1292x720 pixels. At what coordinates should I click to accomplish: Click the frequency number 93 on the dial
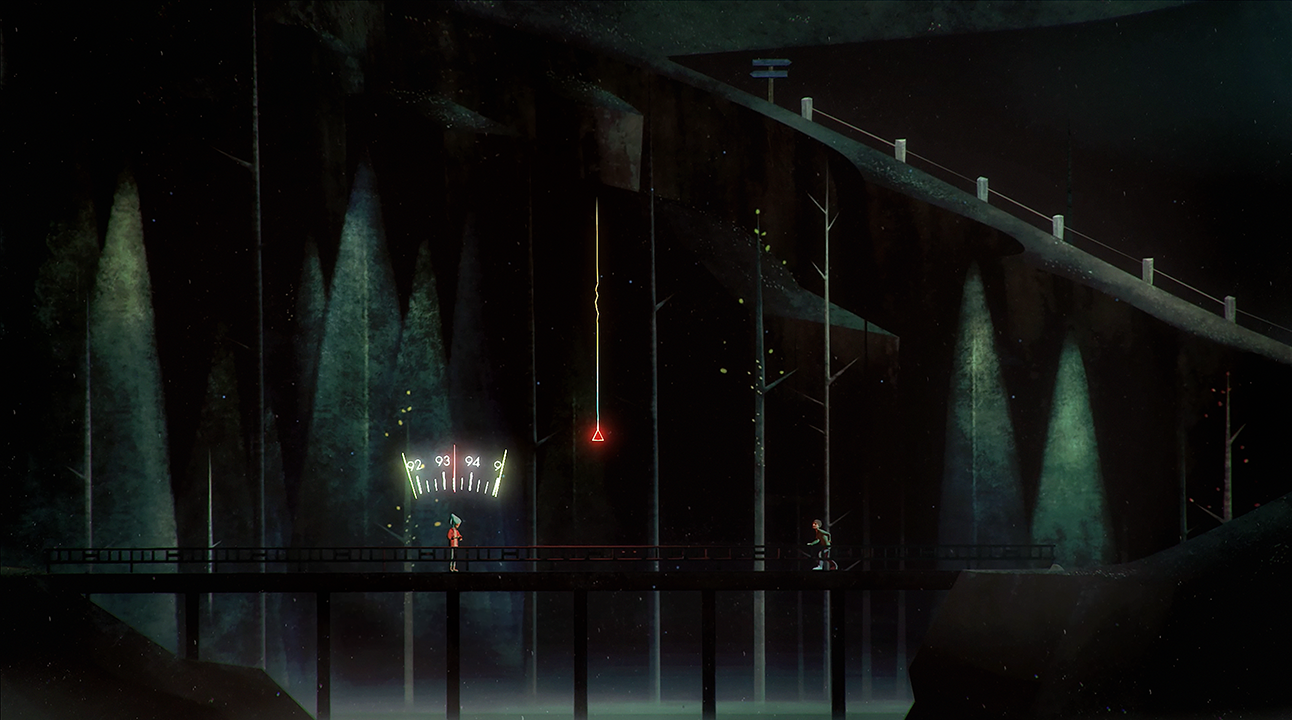click(442, 461)
